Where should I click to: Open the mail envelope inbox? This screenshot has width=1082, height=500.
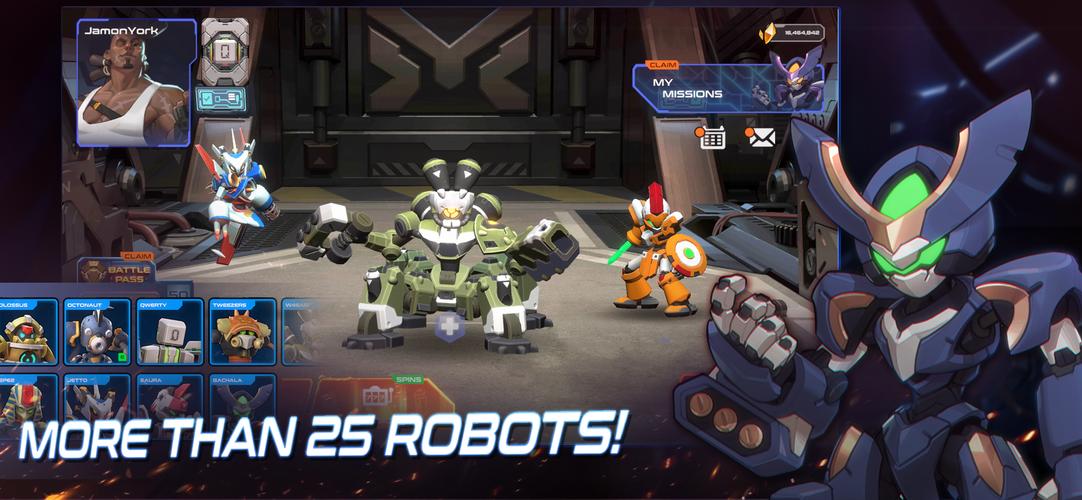[x=762, y=138]
